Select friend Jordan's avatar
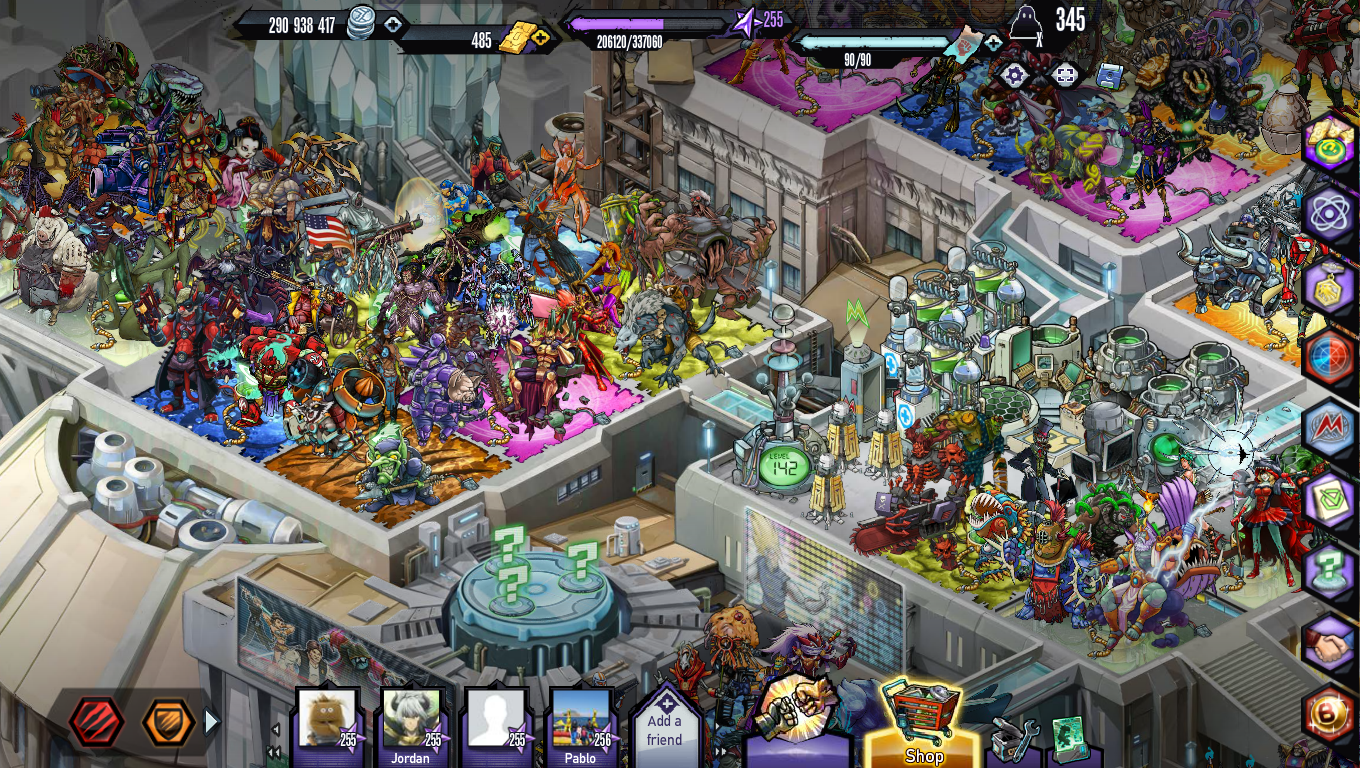 pyautogui.click(x=411, y=722)
